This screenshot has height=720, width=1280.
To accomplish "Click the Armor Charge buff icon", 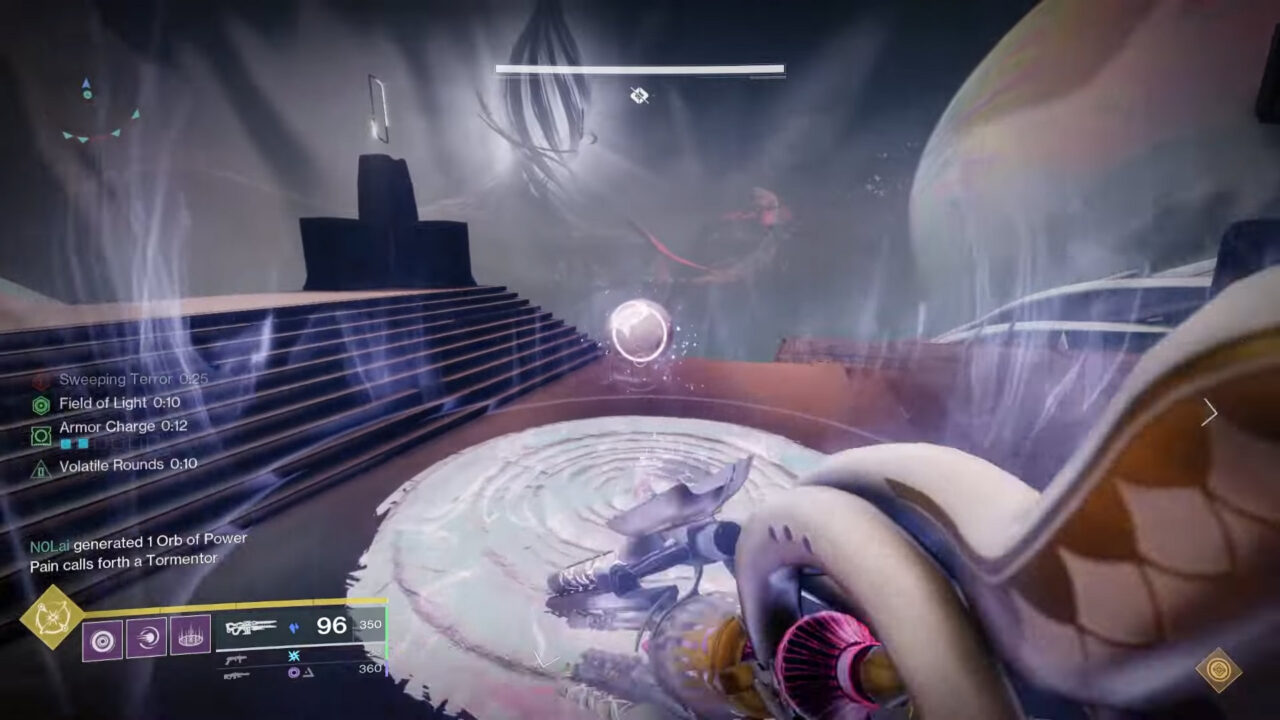I will point(41,434).
